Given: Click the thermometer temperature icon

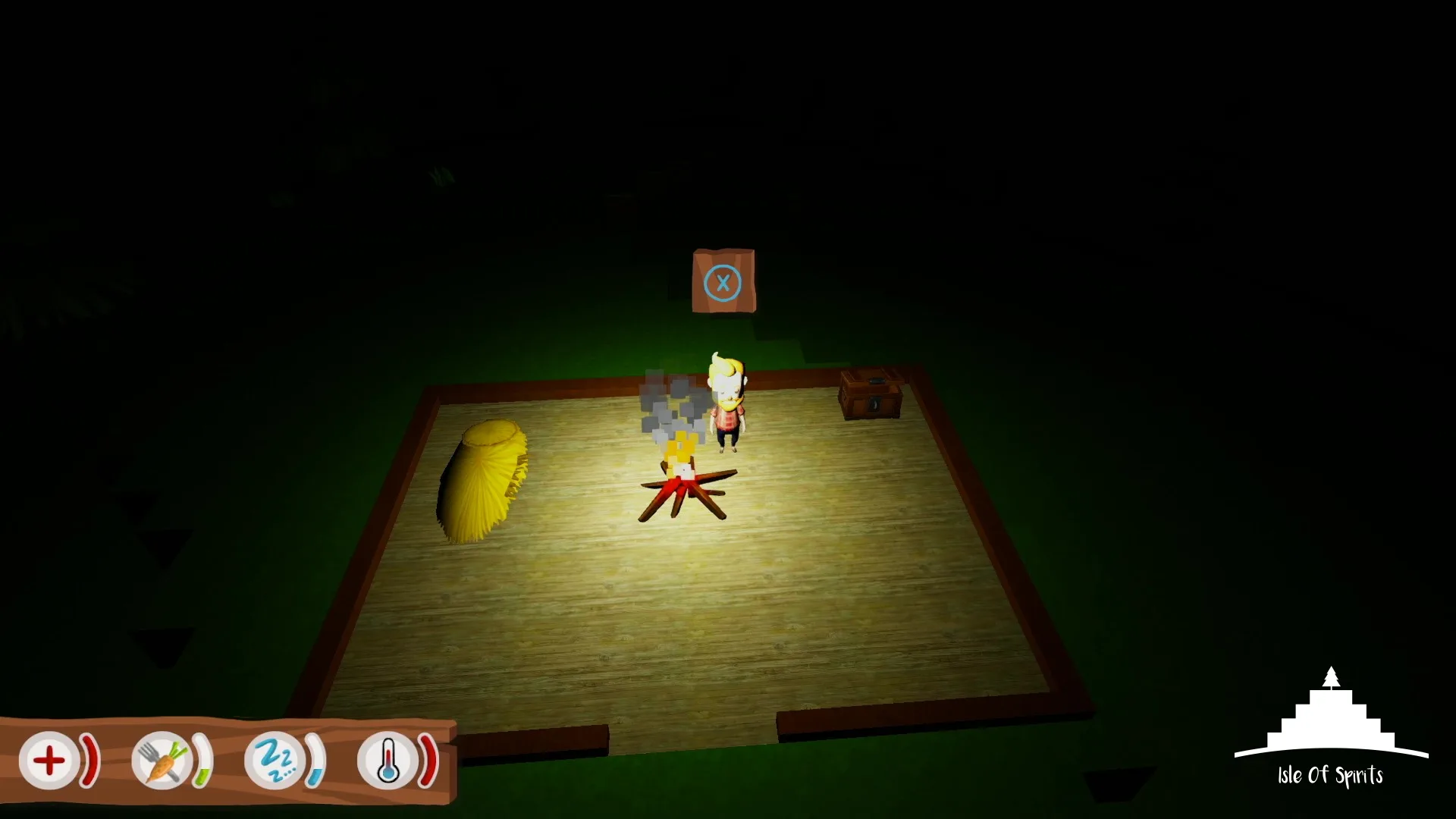Looking at the screenshot, I should [389, 760].
